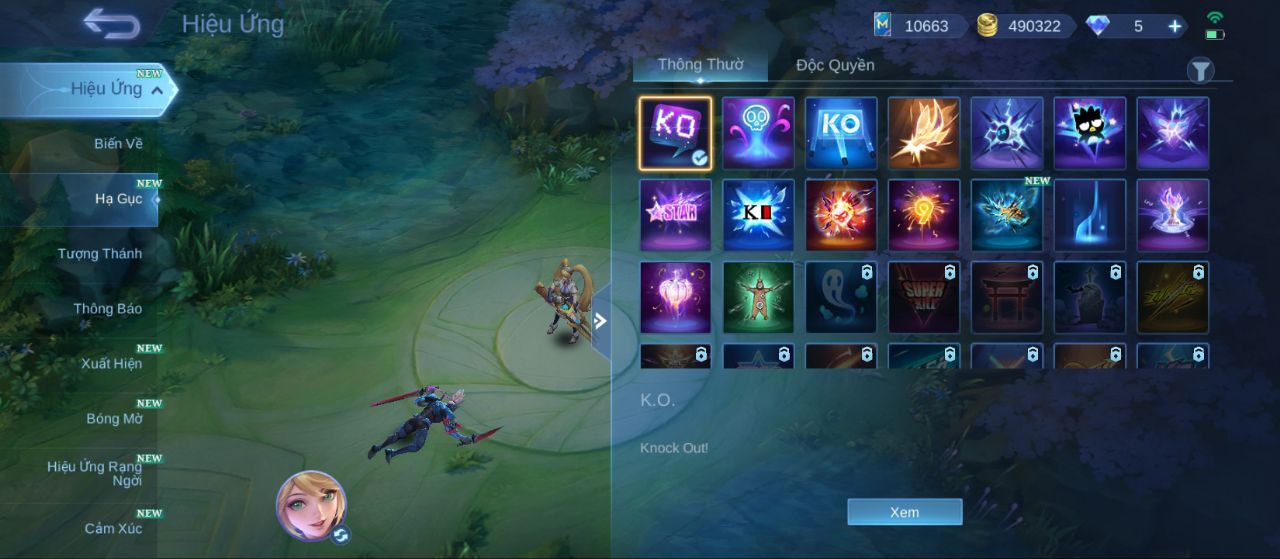Choose the pink STAR elimination effect
The height and width of the screenshot is (559, 1280).
[676, 215]
